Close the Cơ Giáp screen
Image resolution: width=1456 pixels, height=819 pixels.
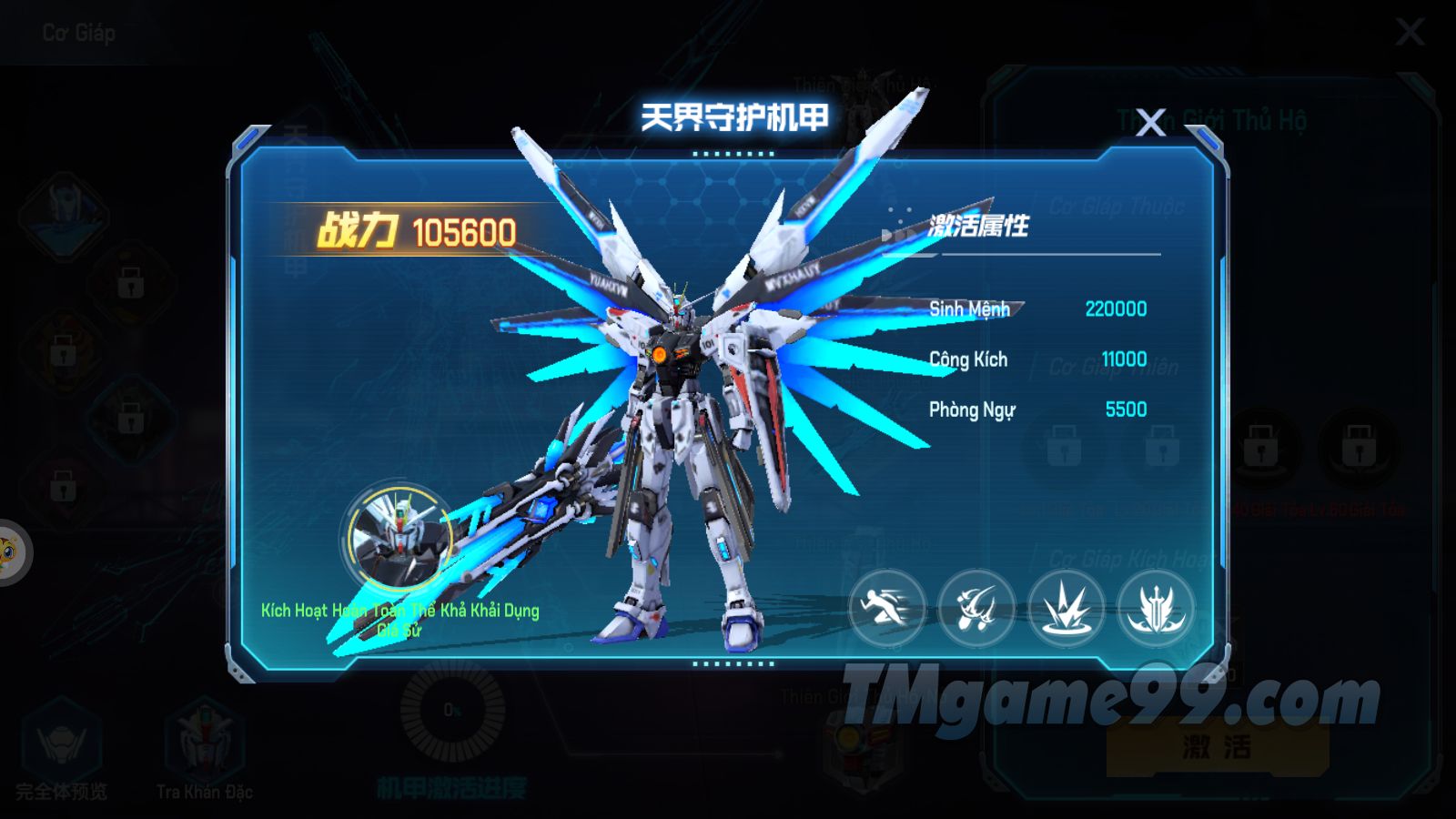[1410, 33]
